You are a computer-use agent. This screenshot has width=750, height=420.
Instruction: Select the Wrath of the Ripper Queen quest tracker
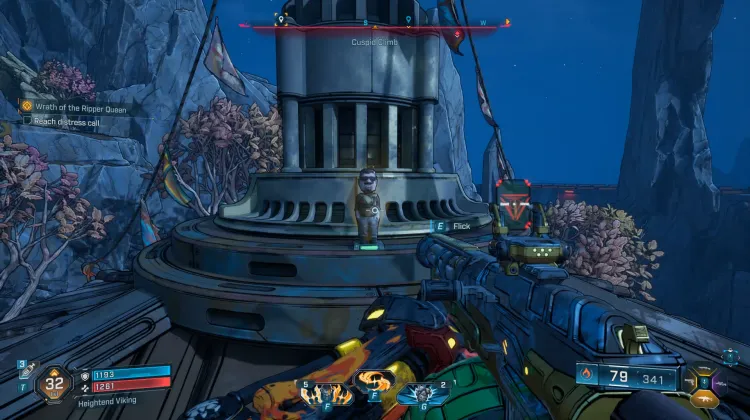[x=81, y=107]
